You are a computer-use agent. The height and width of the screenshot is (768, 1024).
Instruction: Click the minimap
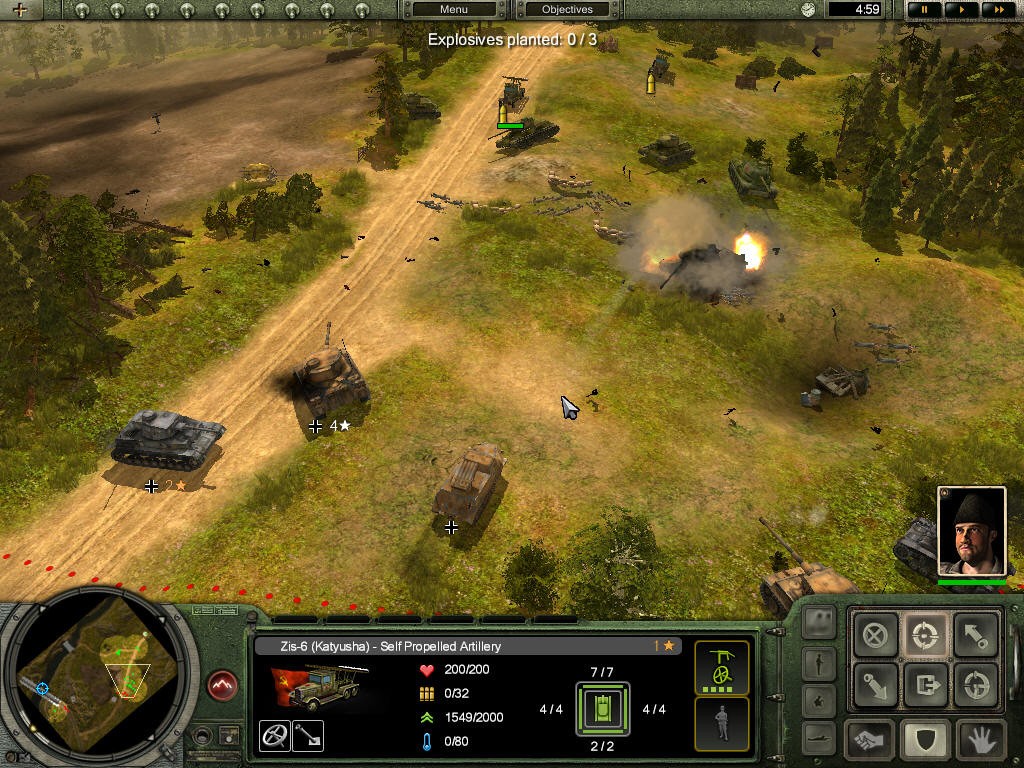click(98, 679)
